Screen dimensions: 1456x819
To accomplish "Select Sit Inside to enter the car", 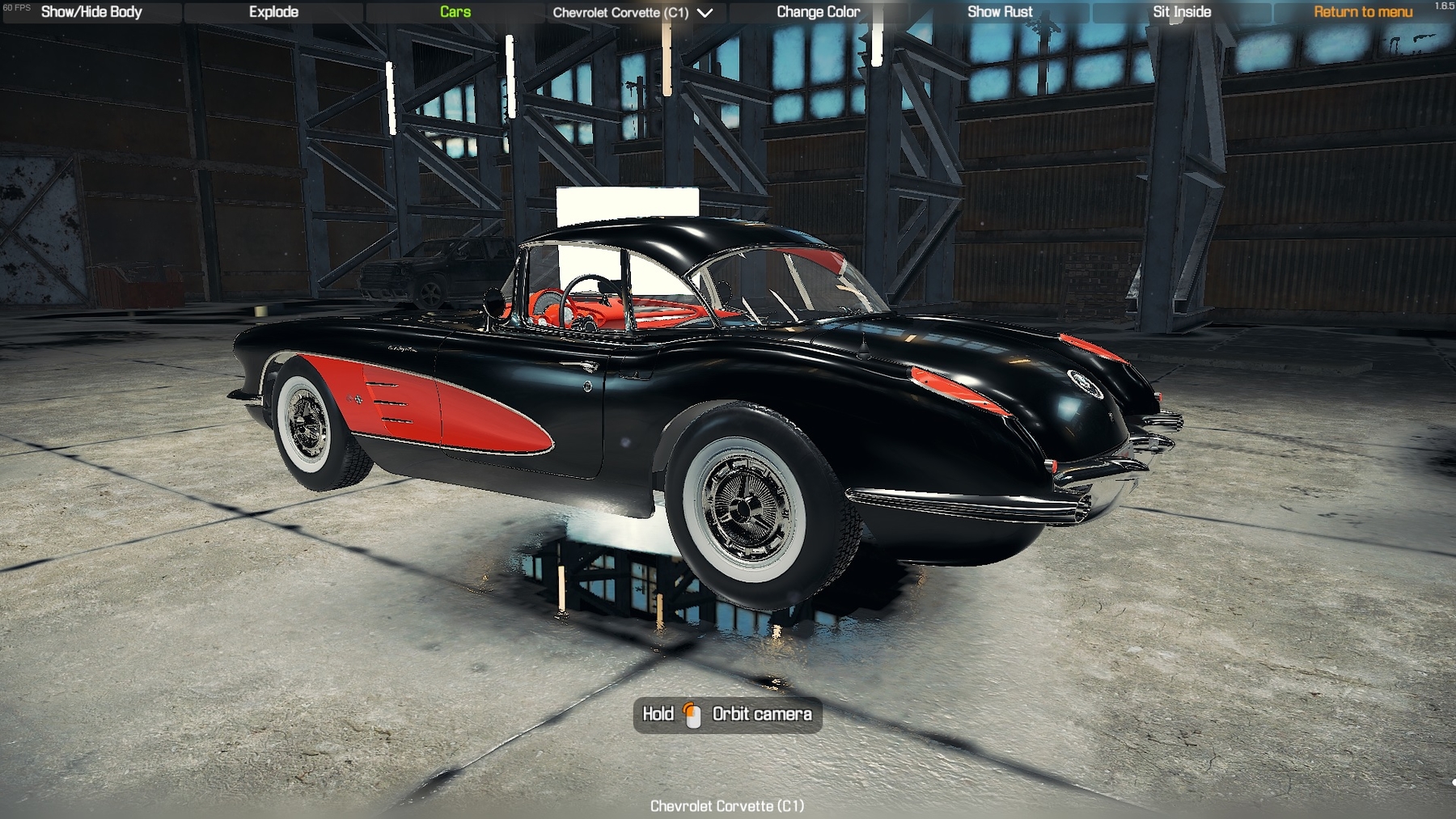I will click(x=1182, y=12).
